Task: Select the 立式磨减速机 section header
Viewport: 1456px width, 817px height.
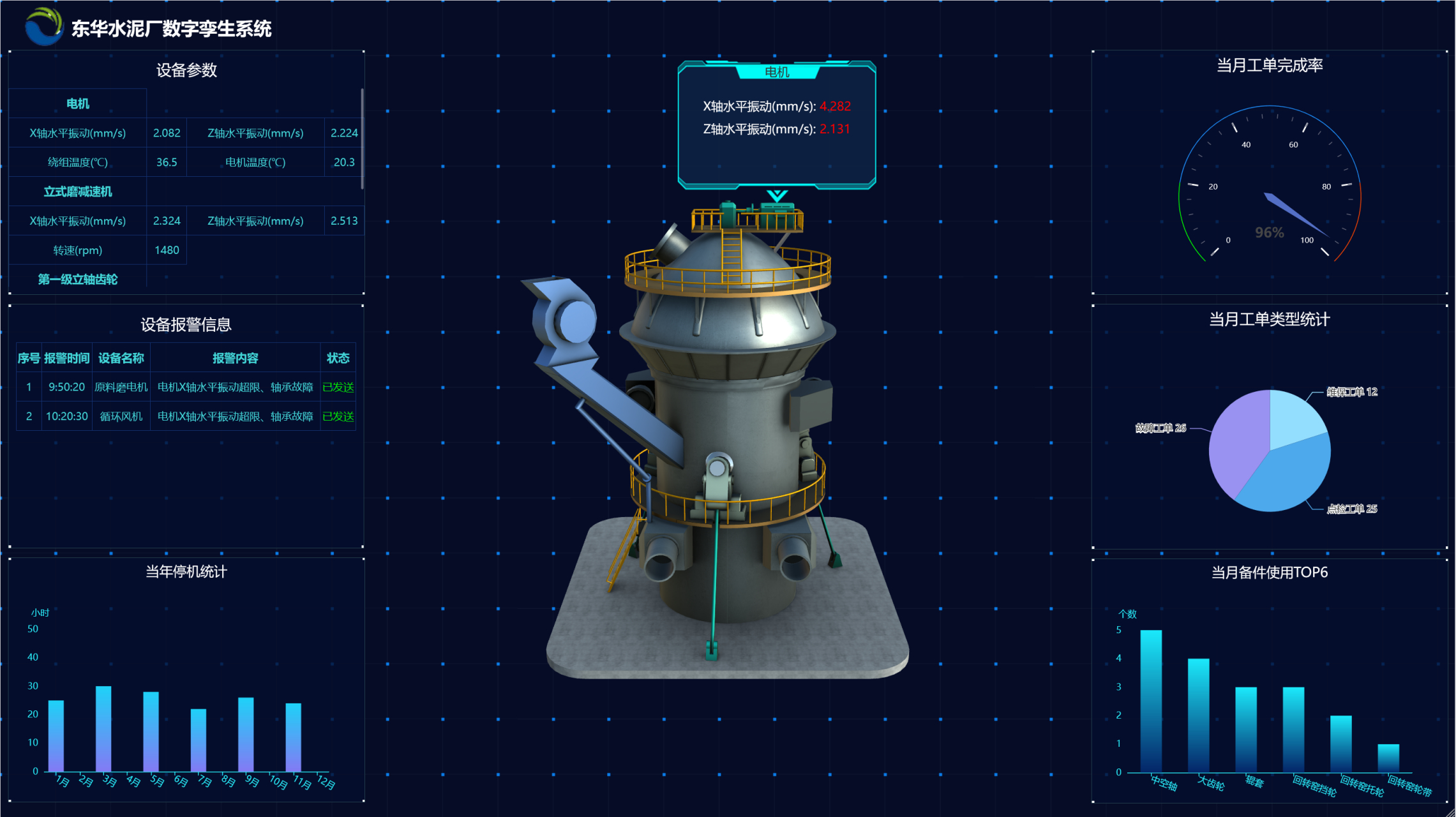Action: (x=78, y=191)
